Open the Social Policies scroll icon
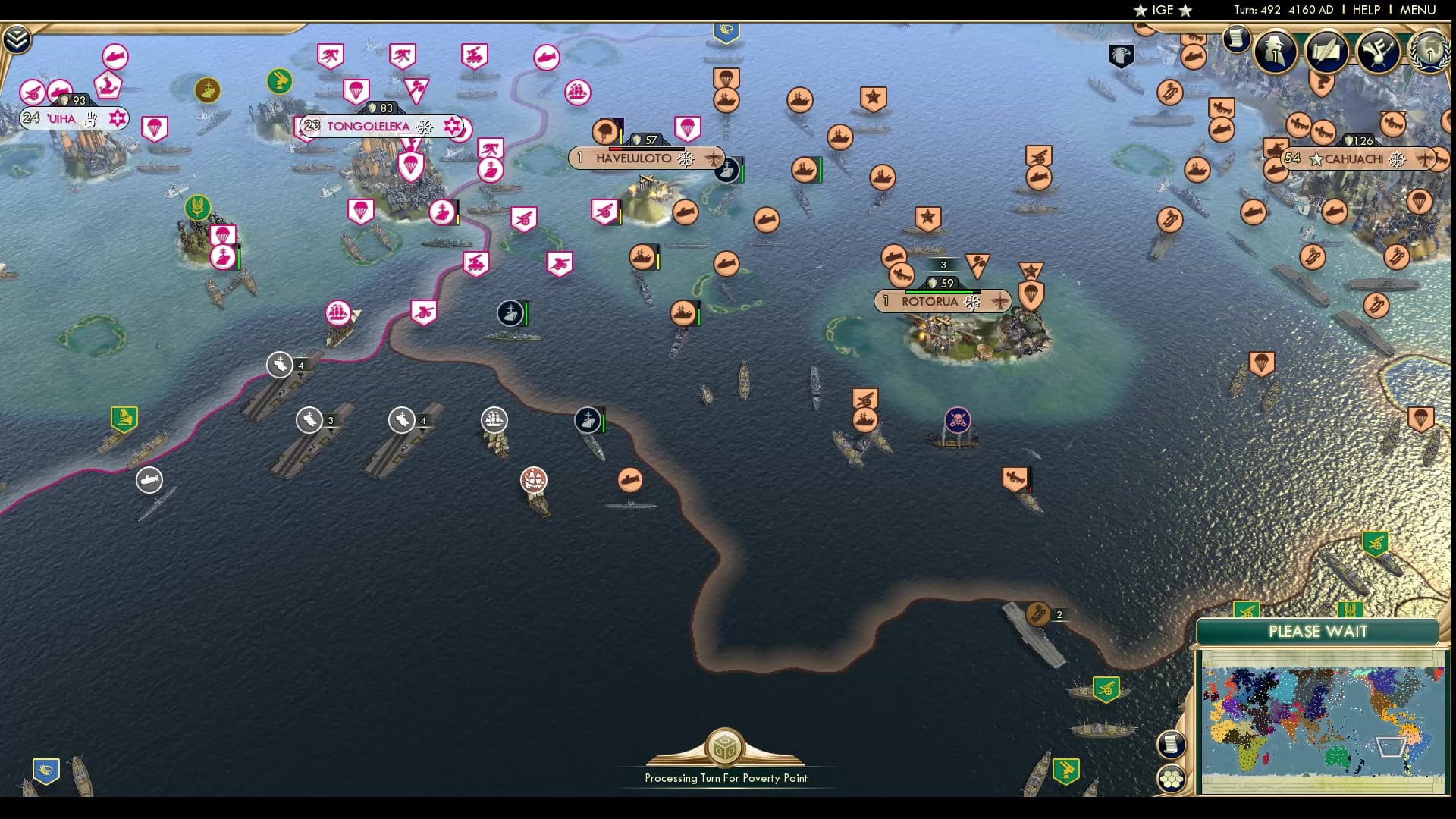Image resolution: width=1456 pixels, height=819 pixels. 1326,50
